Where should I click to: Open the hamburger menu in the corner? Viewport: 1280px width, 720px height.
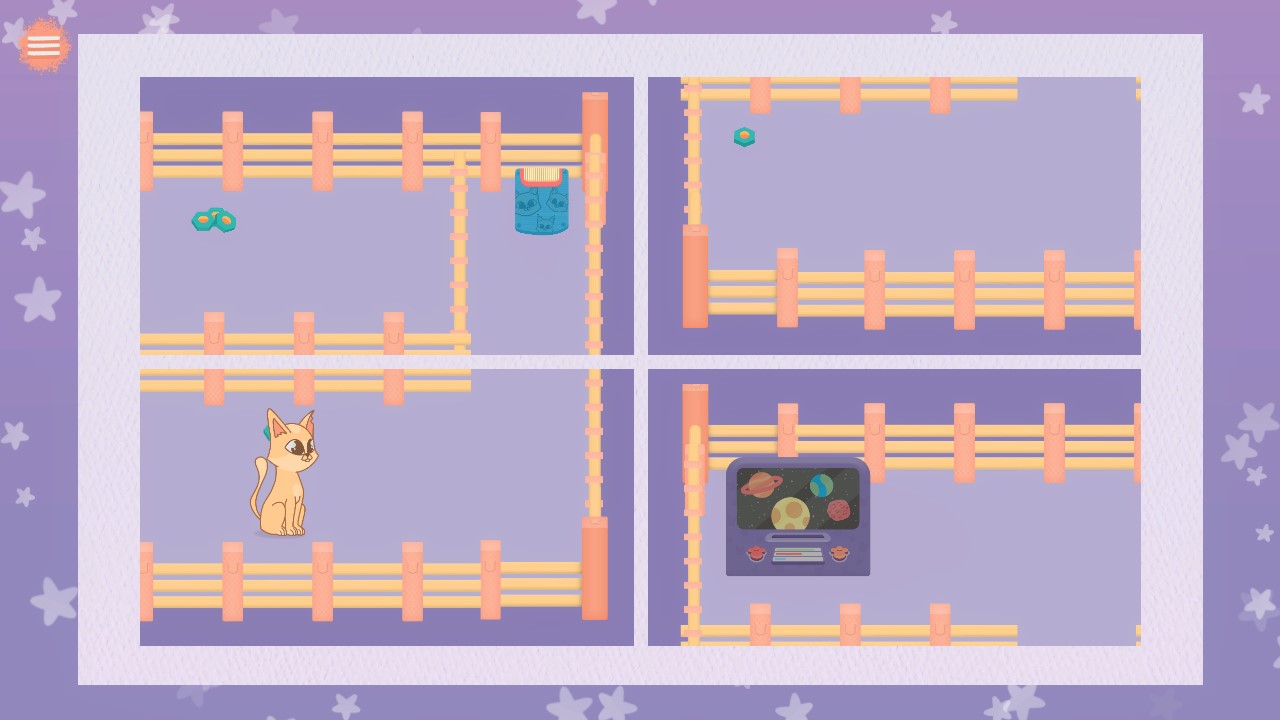coord(43,45)
